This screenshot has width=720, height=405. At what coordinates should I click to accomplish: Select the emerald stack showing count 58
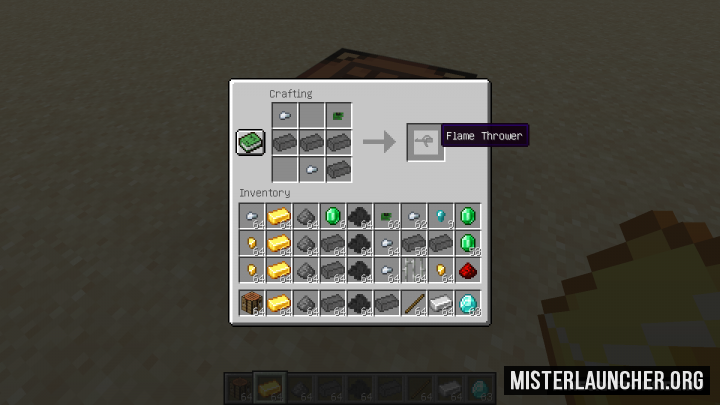[467, 243]
